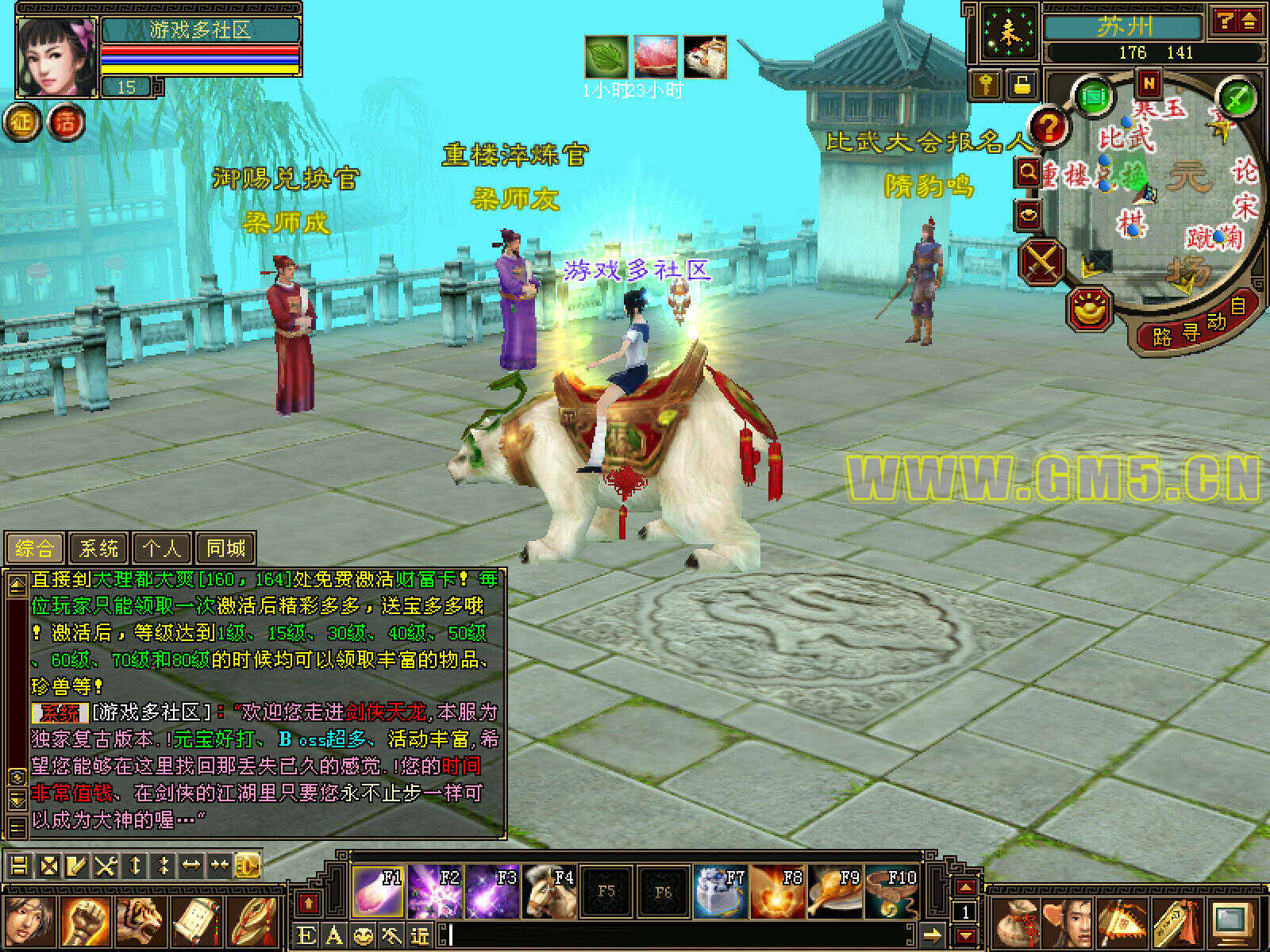
Task: Open the emoticon smiley face picker
Action: (363, 935)
